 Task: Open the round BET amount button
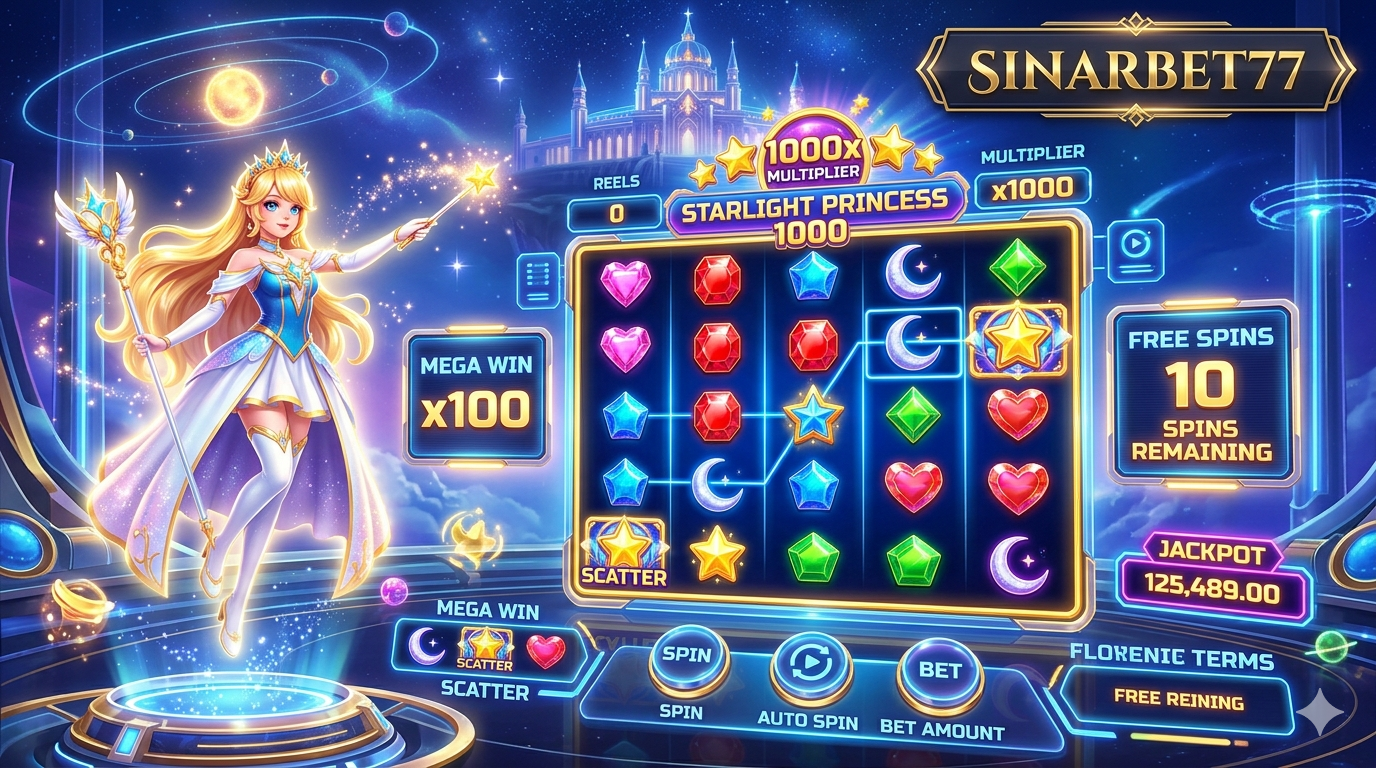point(939,672)
